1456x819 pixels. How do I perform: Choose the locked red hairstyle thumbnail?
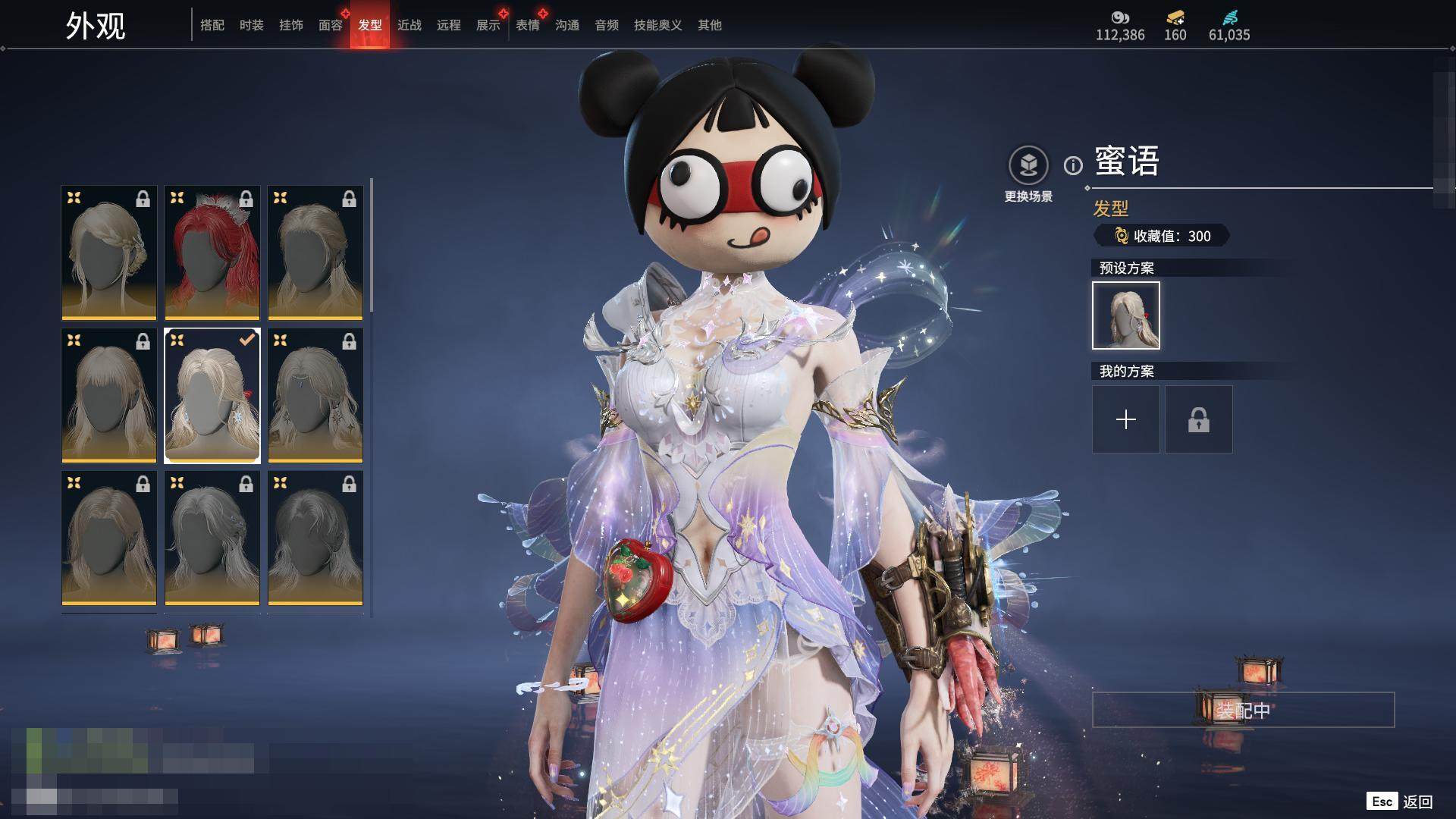pos(212,253)
